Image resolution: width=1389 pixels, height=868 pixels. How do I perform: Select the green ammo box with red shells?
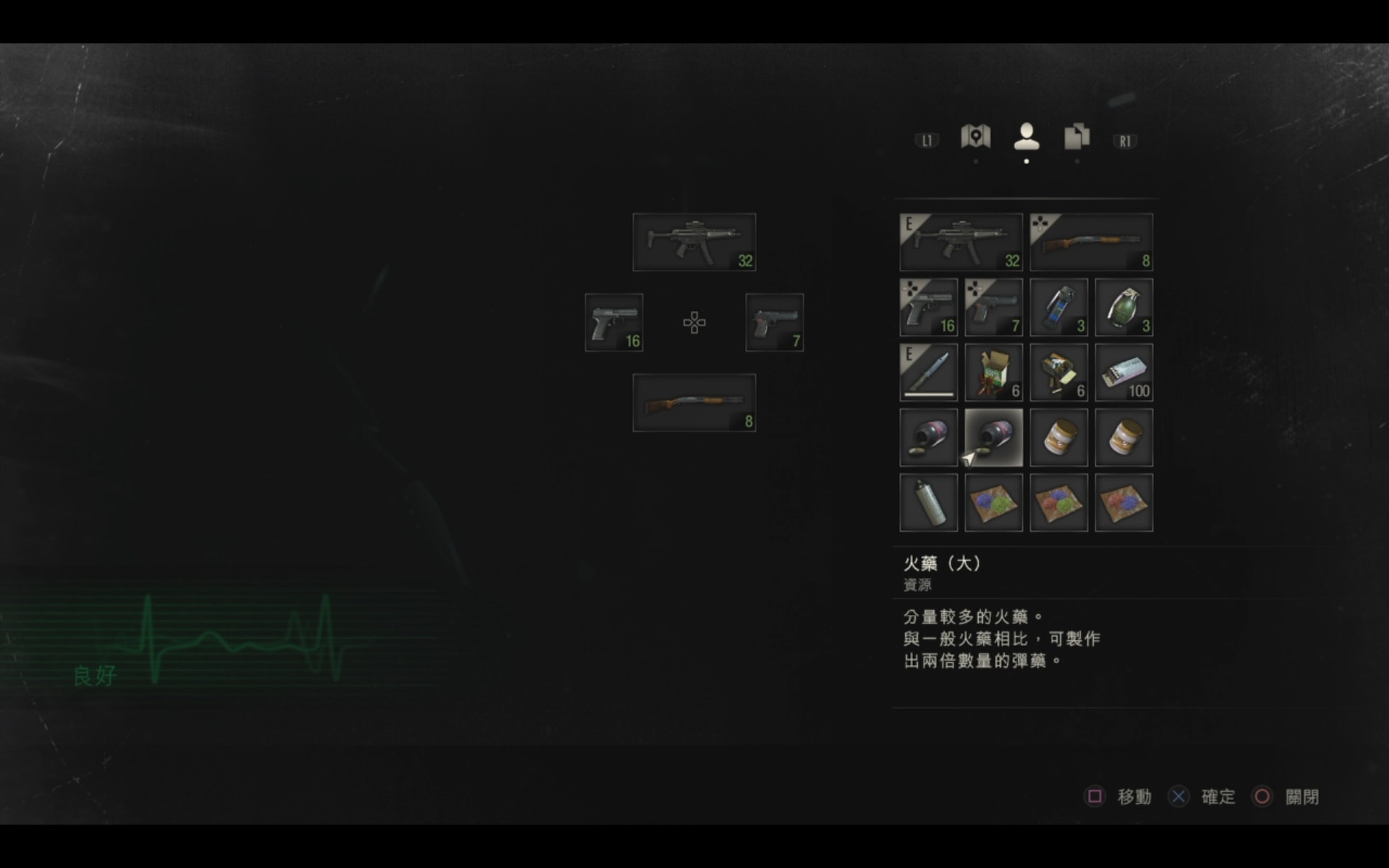(x=993, y=373)
